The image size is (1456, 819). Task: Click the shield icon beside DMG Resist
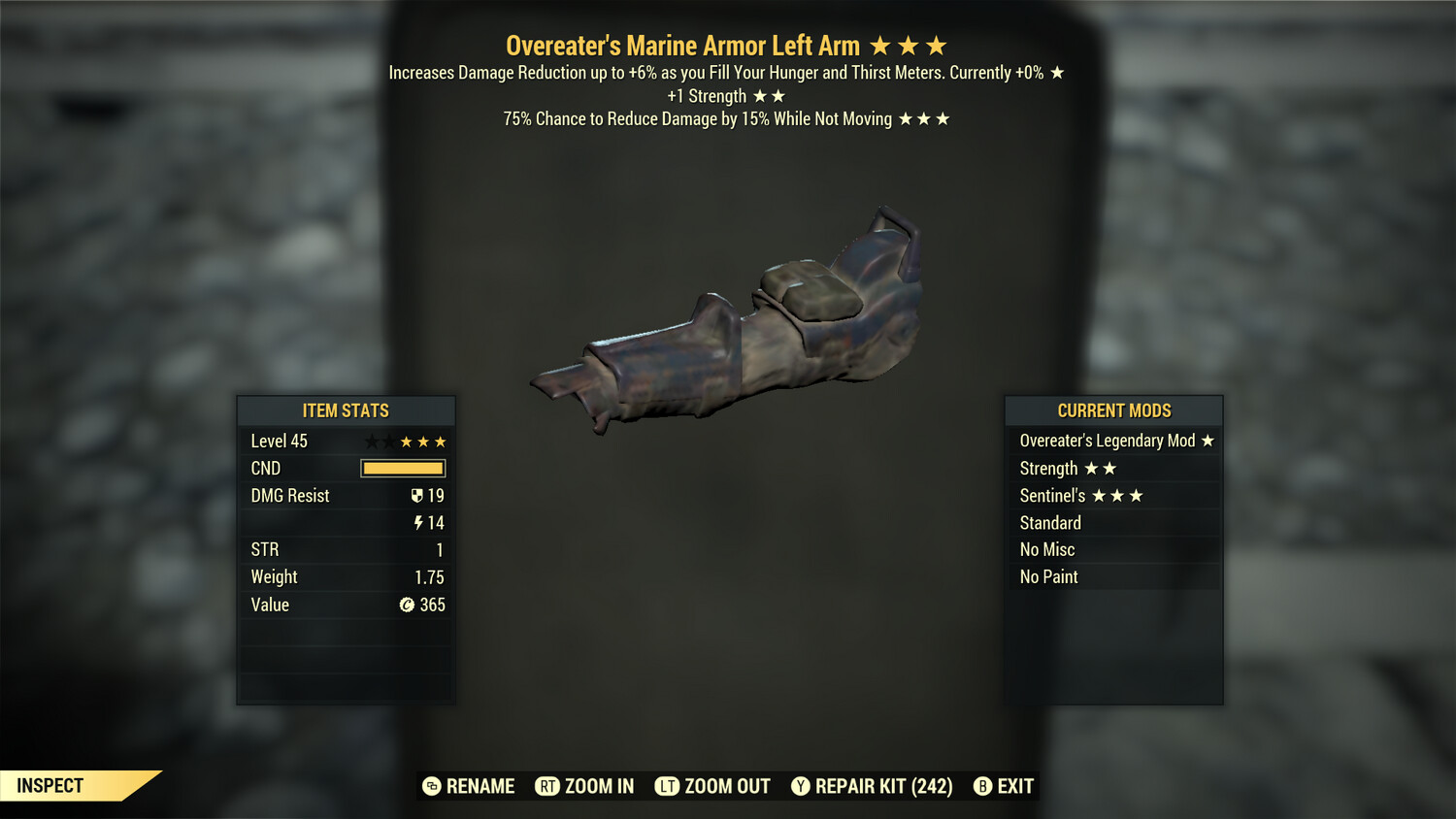pyautogui.click(x=417, y=495)
